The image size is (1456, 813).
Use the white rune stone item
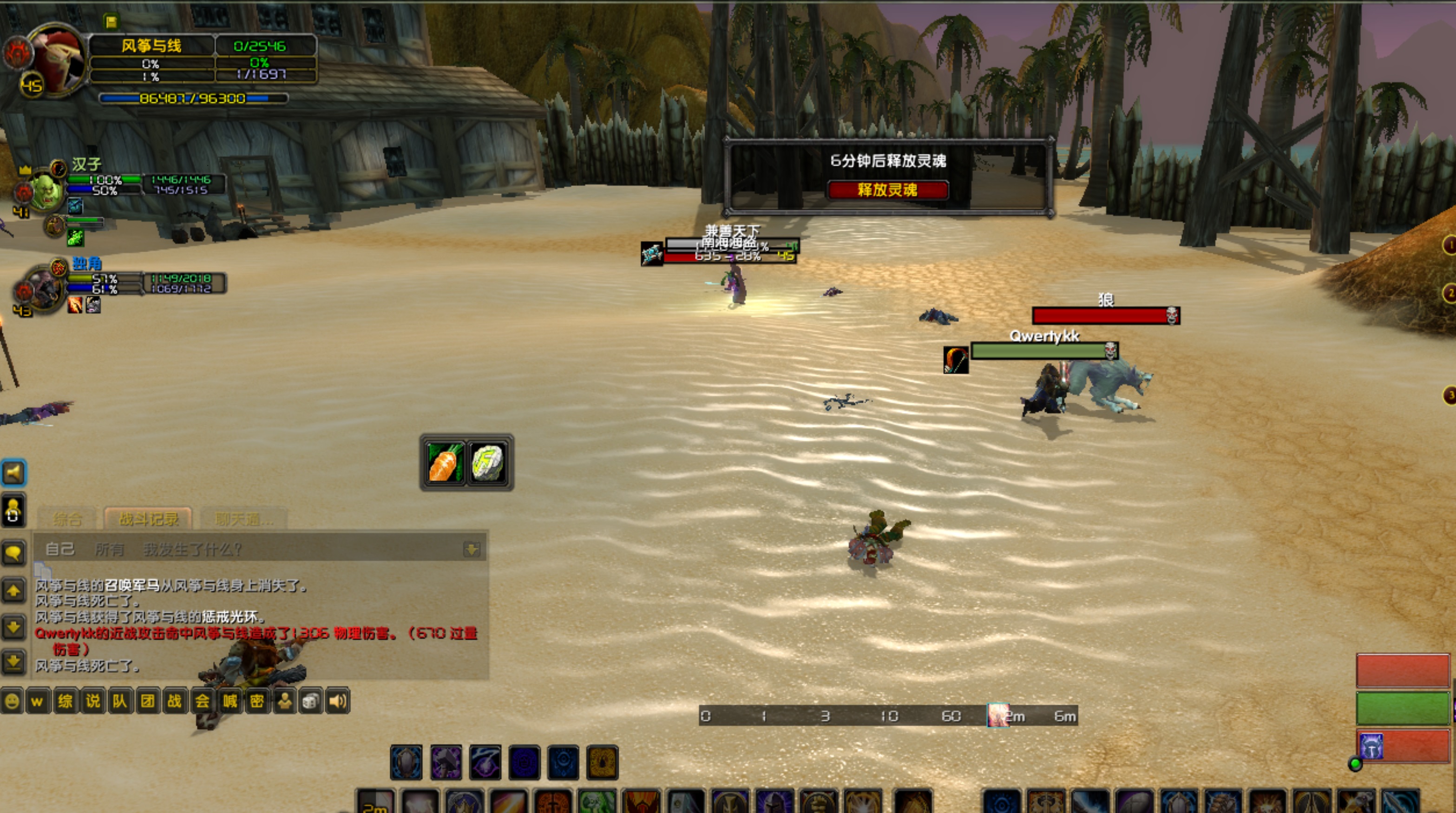[488, 463]
